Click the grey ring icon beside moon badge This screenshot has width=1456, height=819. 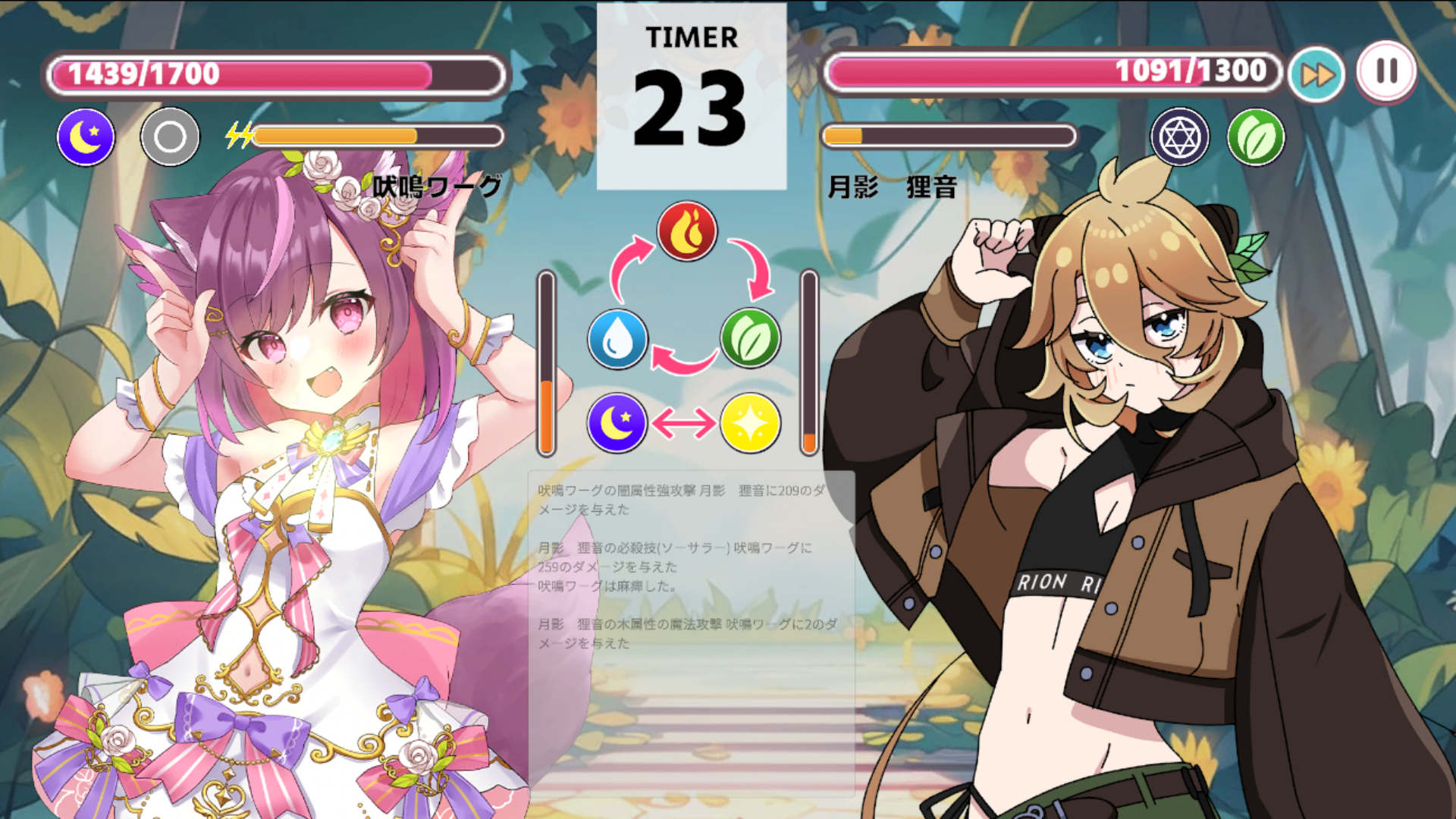coord(170,137)
